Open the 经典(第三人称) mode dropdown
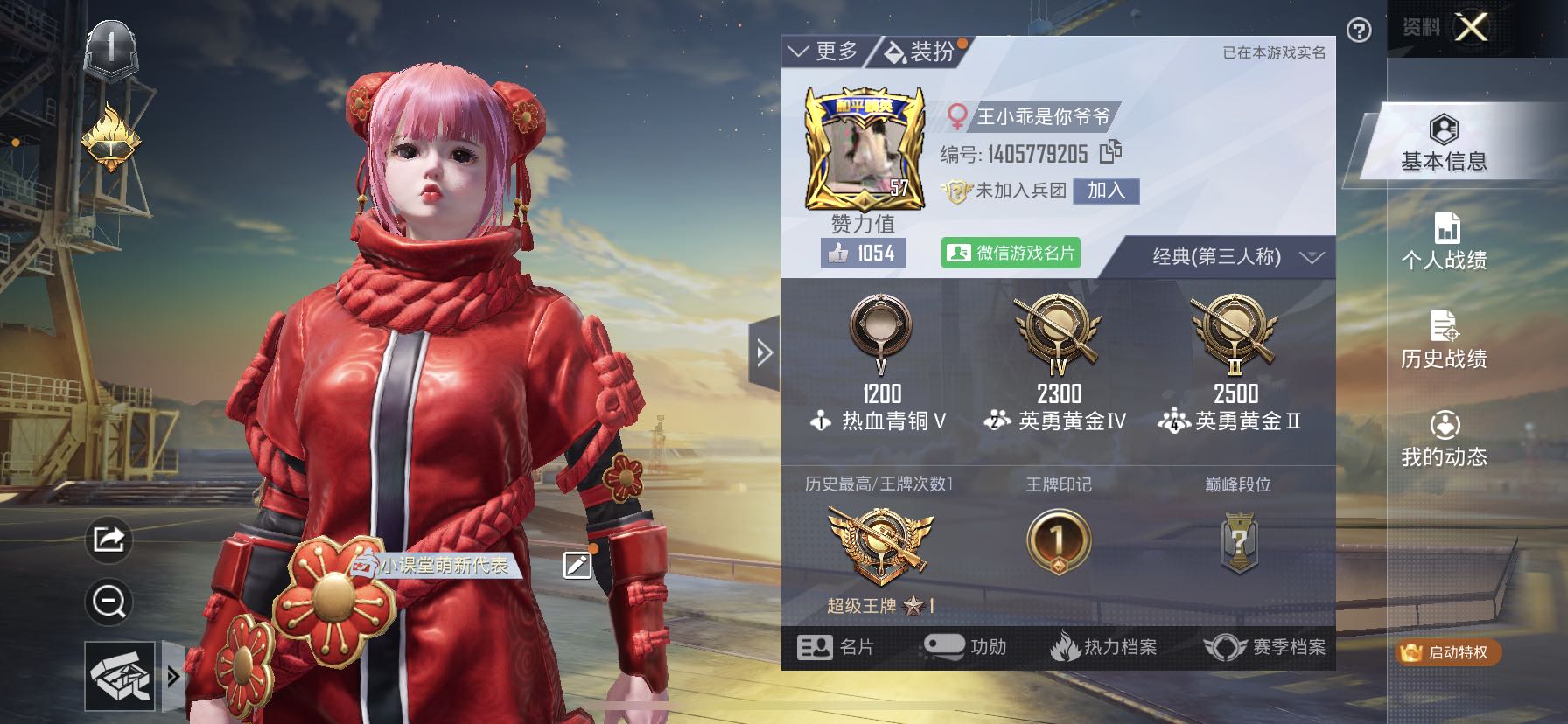Image resolution: width=1568 pixels, height=724 pixels. coord(1235,257)
